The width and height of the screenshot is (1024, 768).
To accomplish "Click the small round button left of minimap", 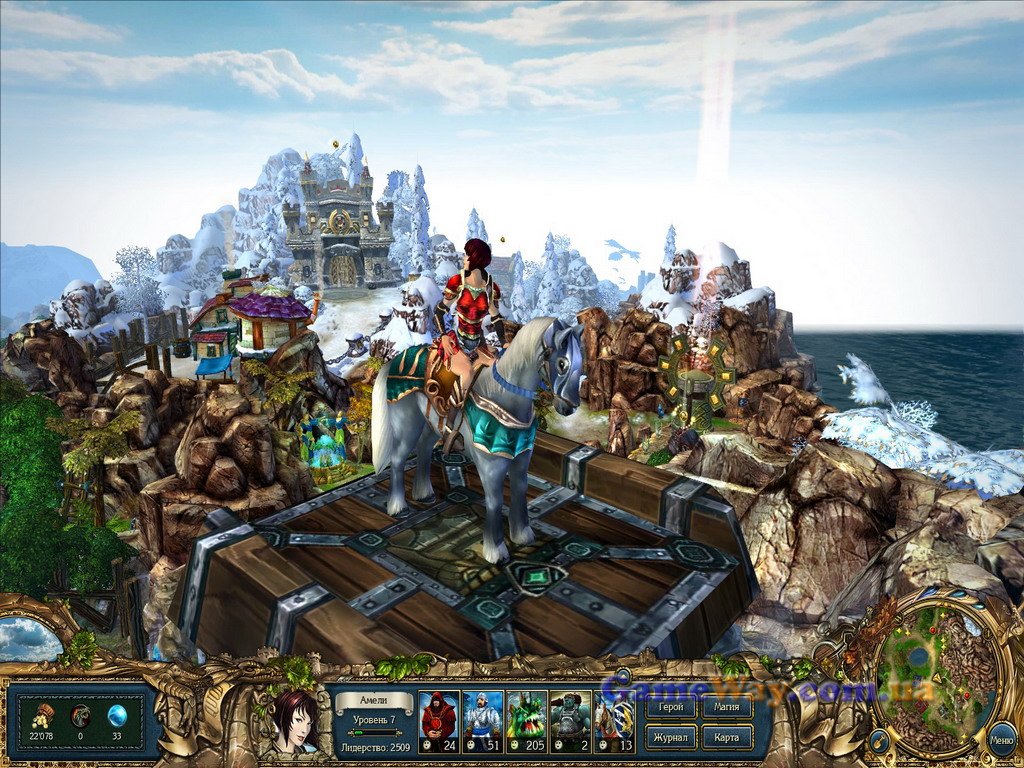I will 877,741.
